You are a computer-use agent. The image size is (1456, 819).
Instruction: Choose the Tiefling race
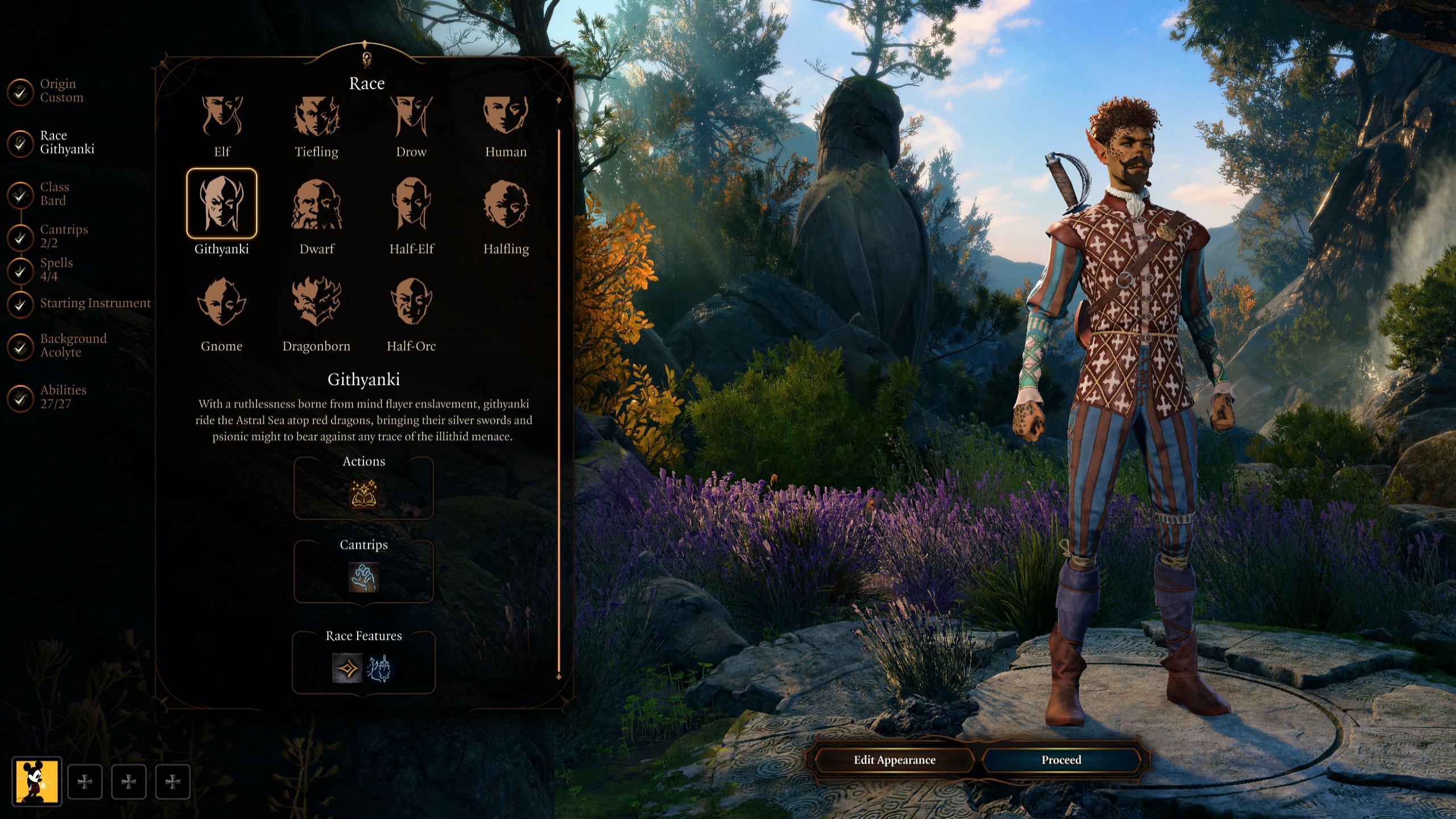coord(316,117)
